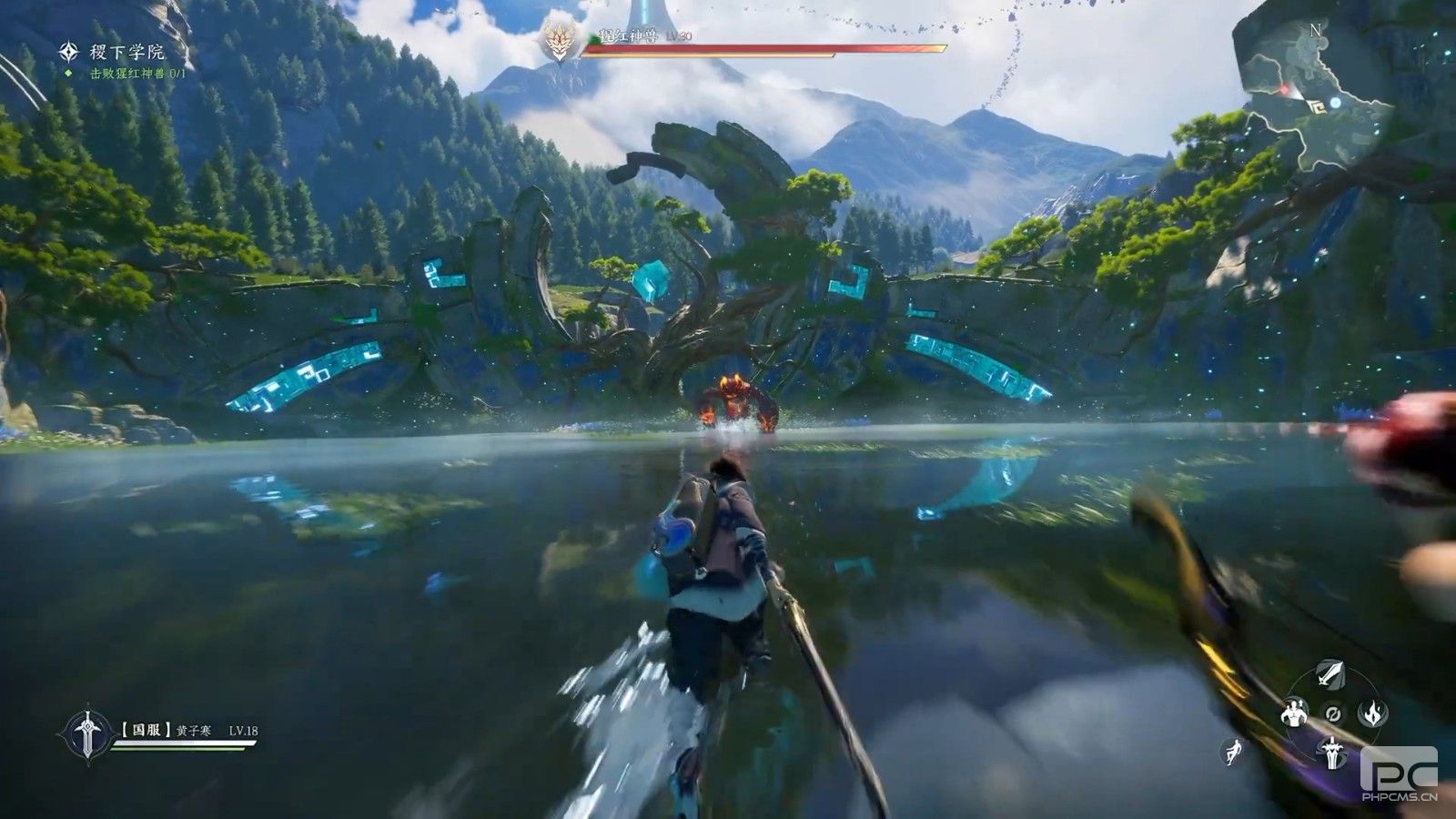Viewport: 1456px width, 819px height.
Task: Click the compass quest icon beside 稷下学院
Action: tap(69, 52)
